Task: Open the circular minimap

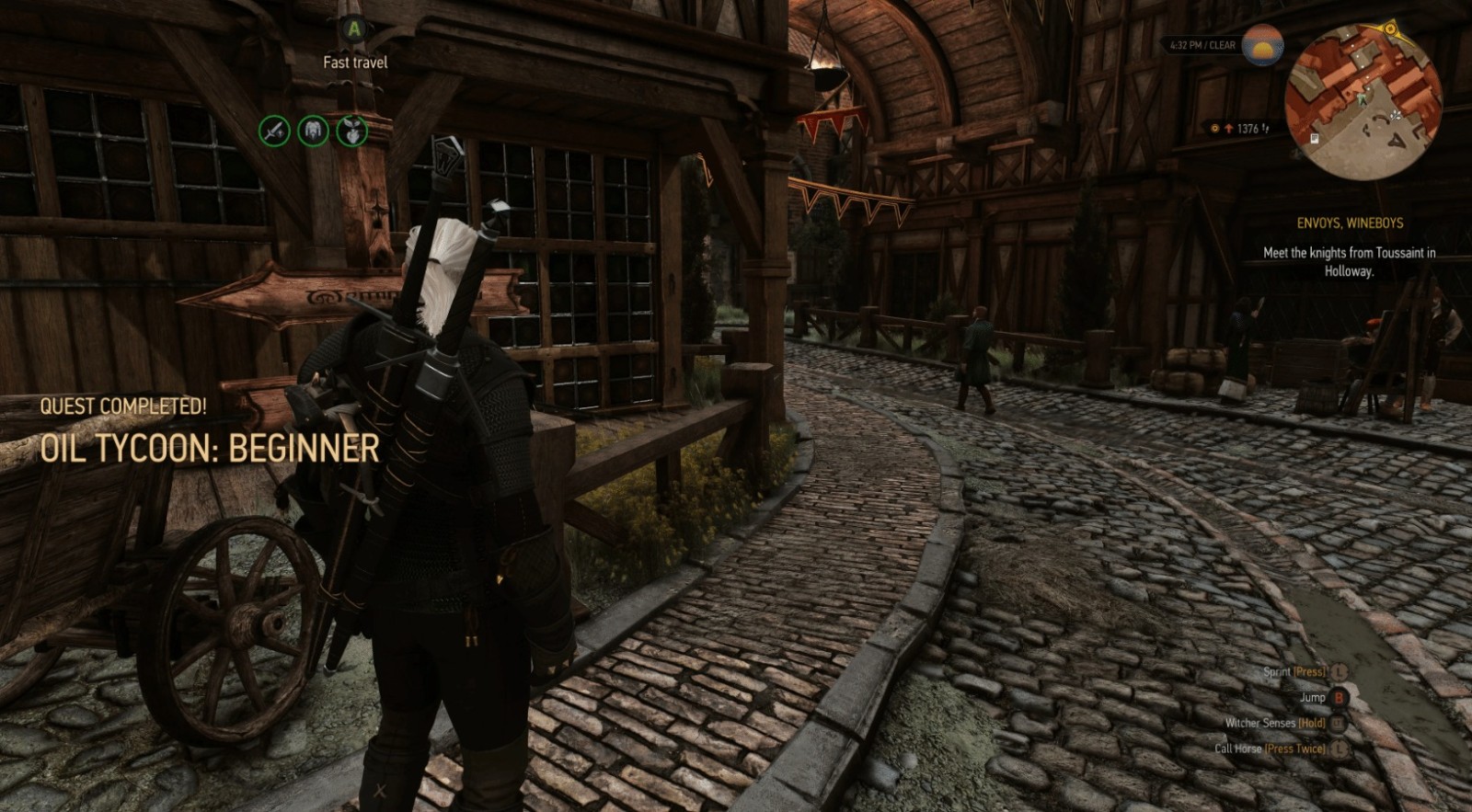Action: pyautogui.click(x=1363, y=101)
